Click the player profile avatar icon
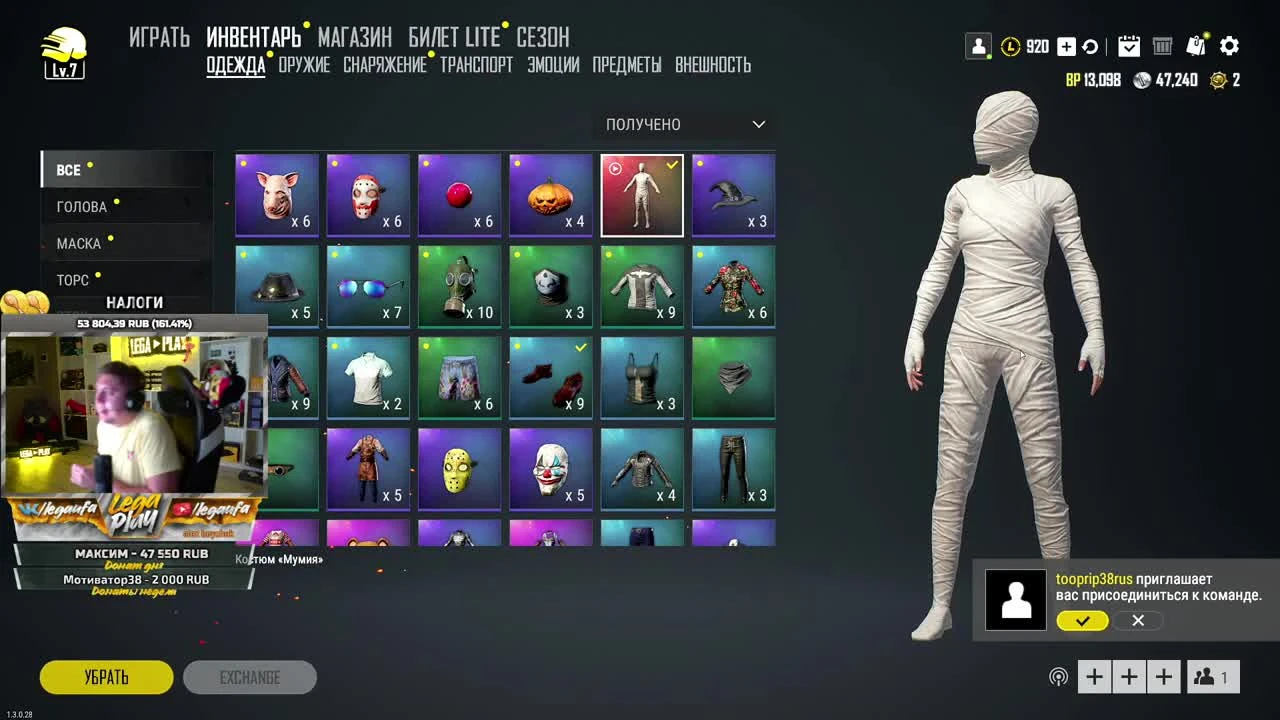 (977, 45)
